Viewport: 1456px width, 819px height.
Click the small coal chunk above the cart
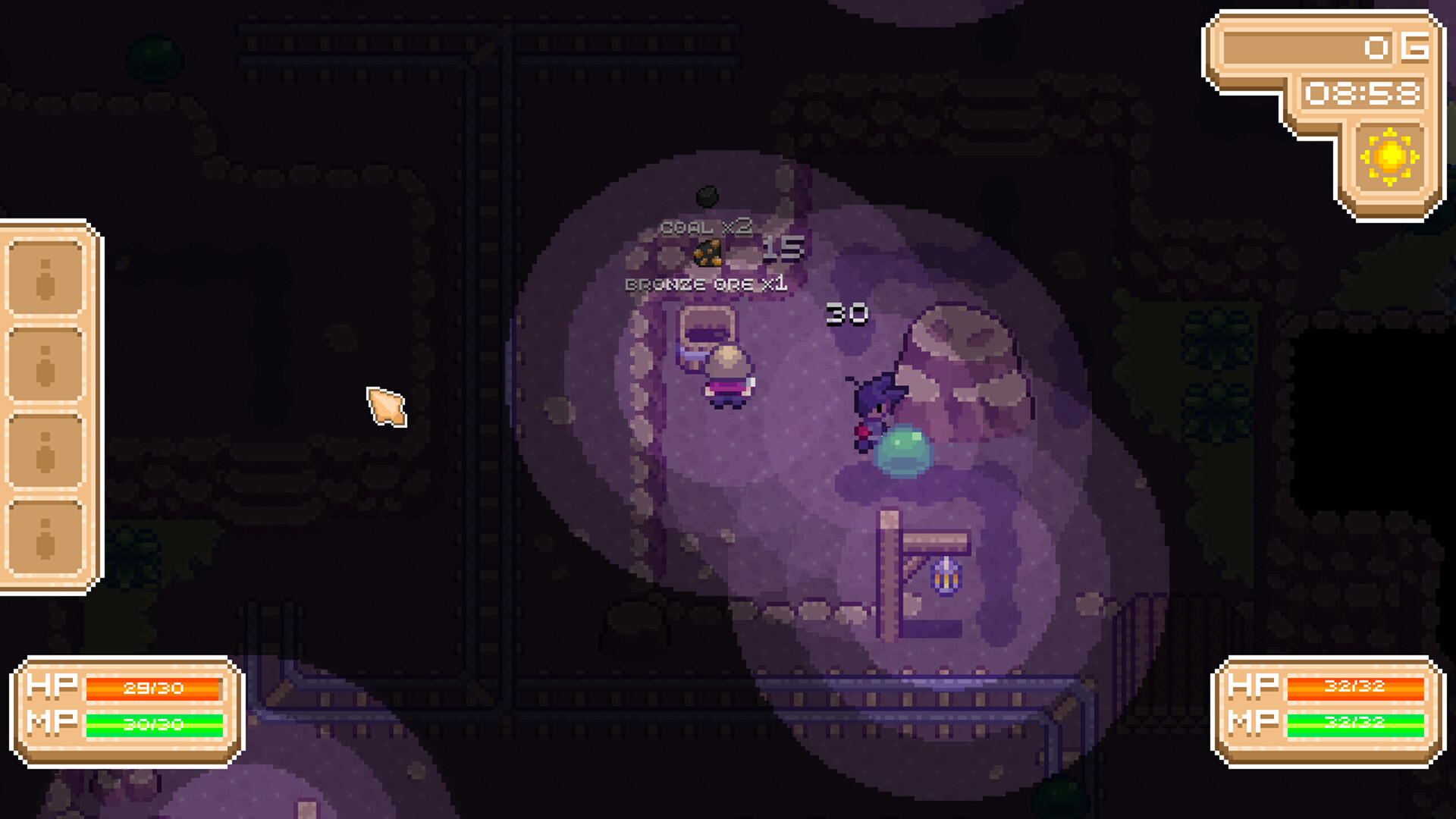point(708,195)
